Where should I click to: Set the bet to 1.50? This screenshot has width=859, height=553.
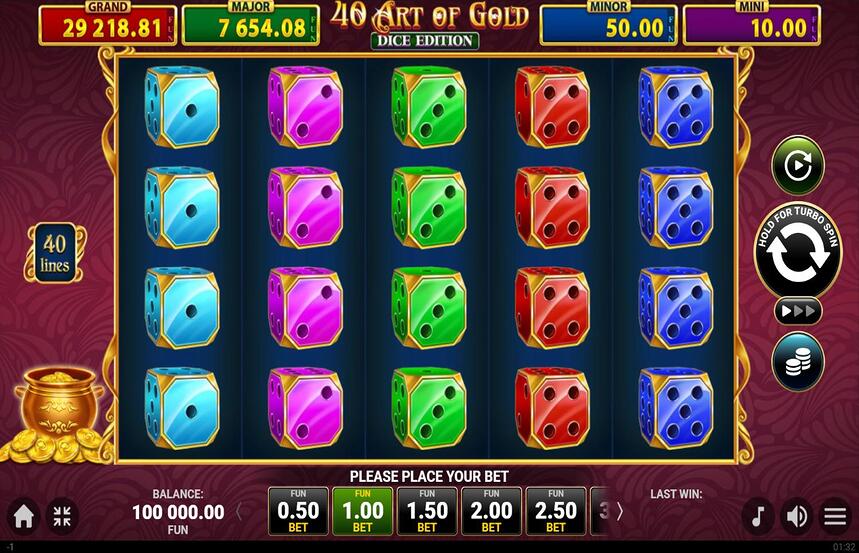pyautogui.click(x=427, y=511)
